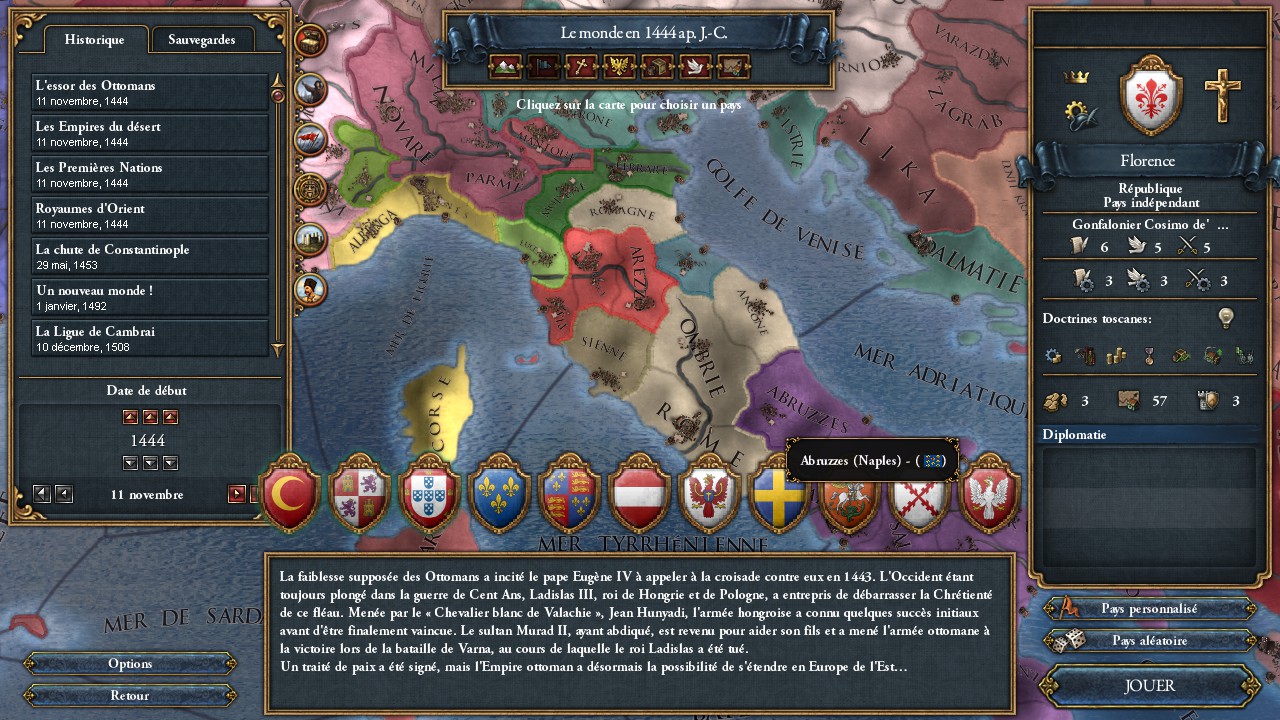This screenshot has width=1280, height=720.
Task: Open the Pays personnalisé option
Action: 1149,608
